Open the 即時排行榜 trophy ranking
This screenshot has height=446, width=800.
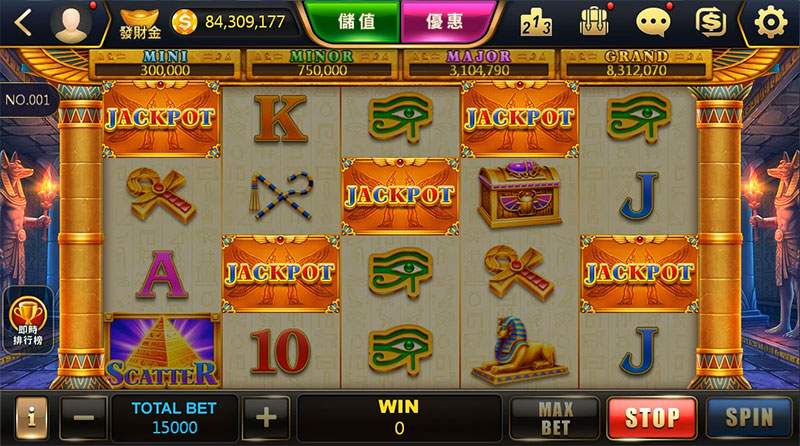click(x=28, y=320)
